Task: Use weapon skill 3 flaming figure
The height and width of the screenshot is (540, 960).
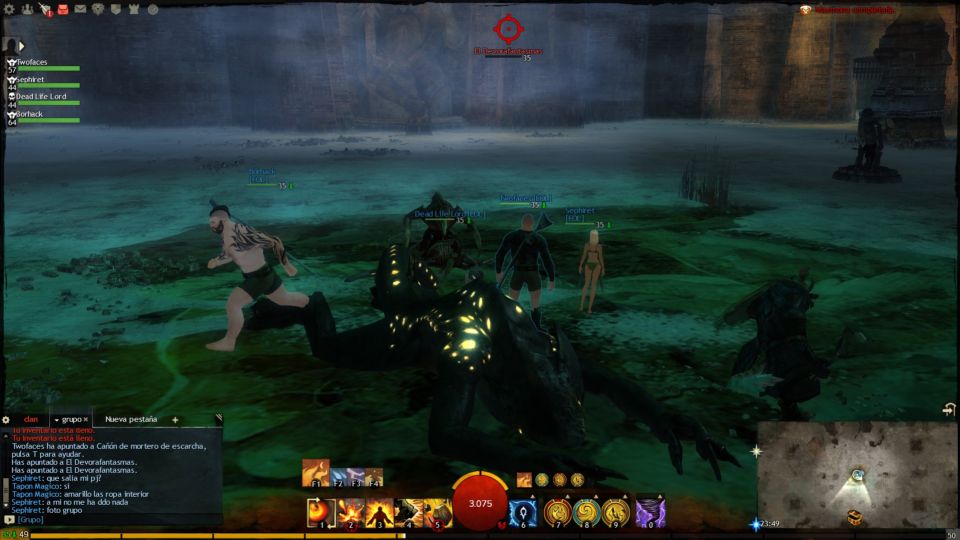Action: 379,512
